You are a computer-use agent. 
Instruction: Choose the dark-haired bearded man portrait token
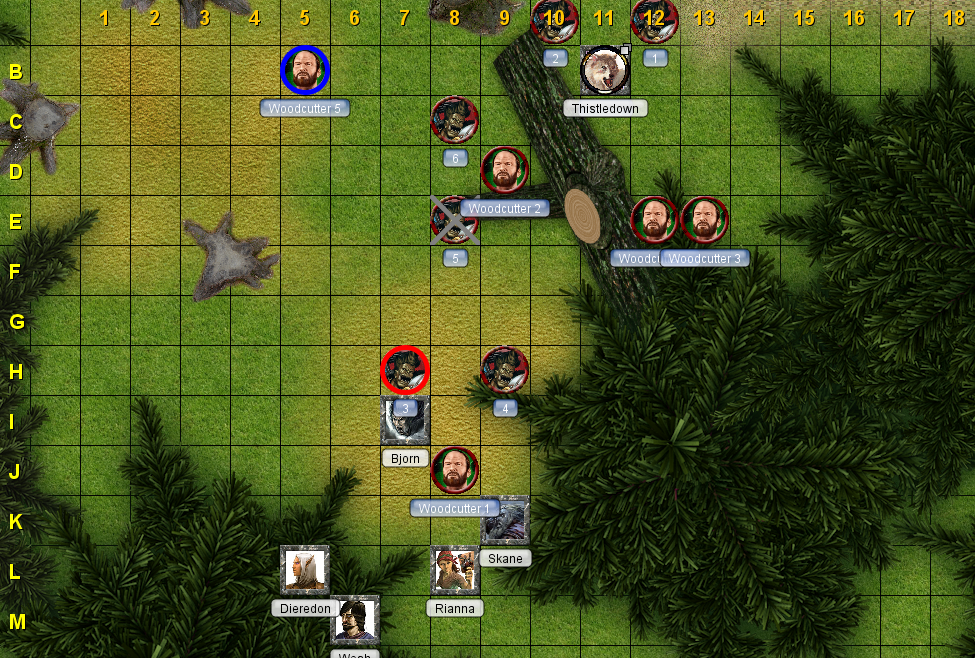tap(355, 620)
